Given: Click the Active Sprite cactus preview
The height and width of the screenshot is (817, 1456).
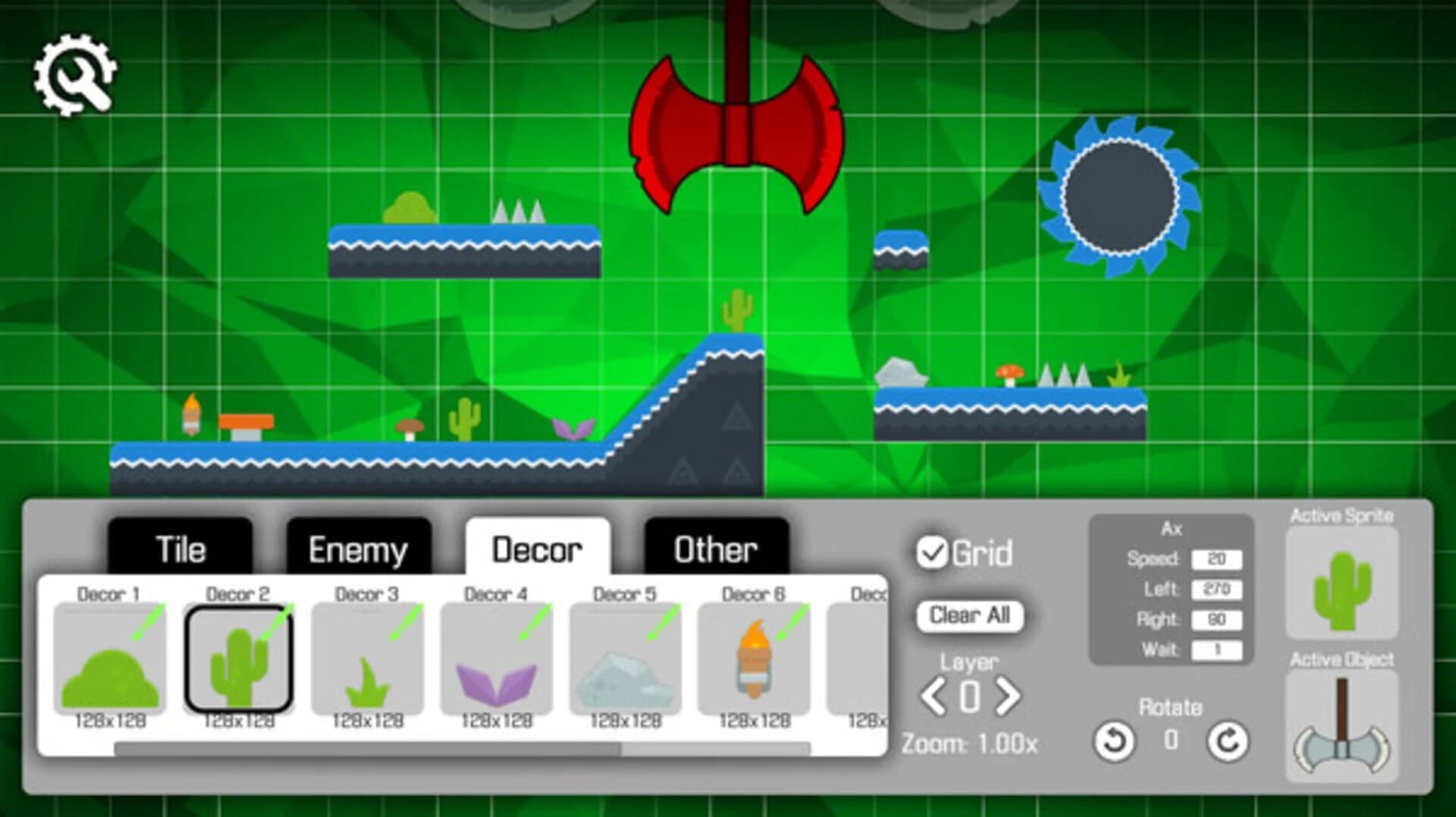Looking at the screenshot, I should point(1342,584).
